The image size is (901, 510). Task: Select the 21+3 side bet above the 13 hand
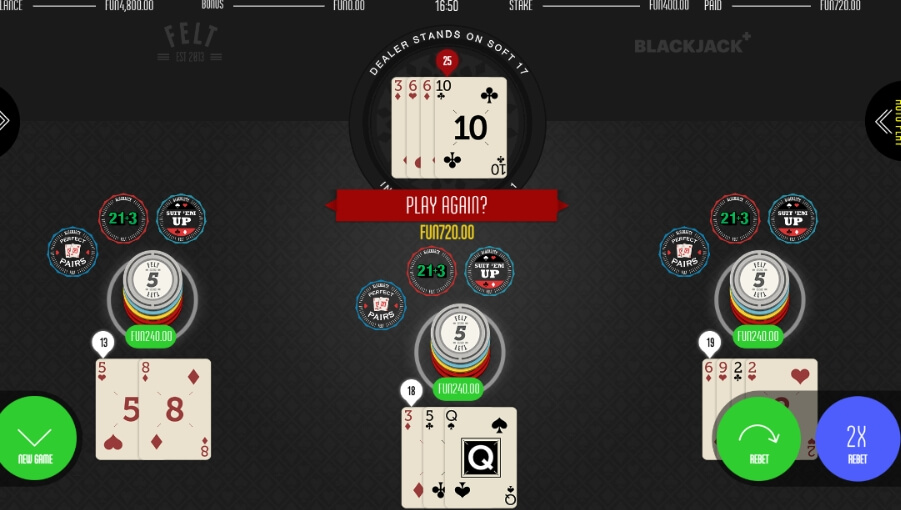[123, 218]
